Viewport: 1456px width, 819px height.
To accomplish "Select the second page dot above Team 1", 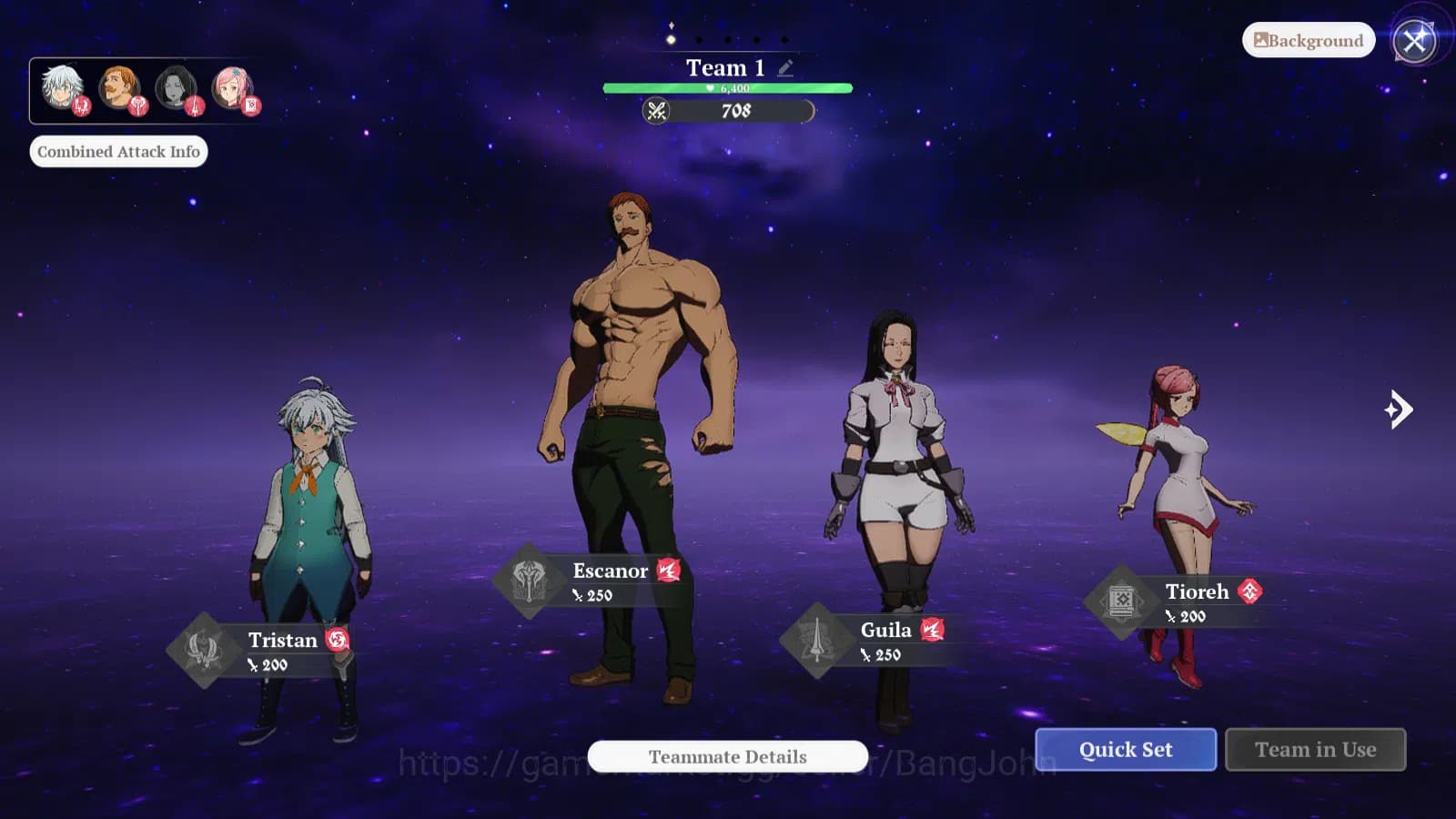I will (699, 38).
